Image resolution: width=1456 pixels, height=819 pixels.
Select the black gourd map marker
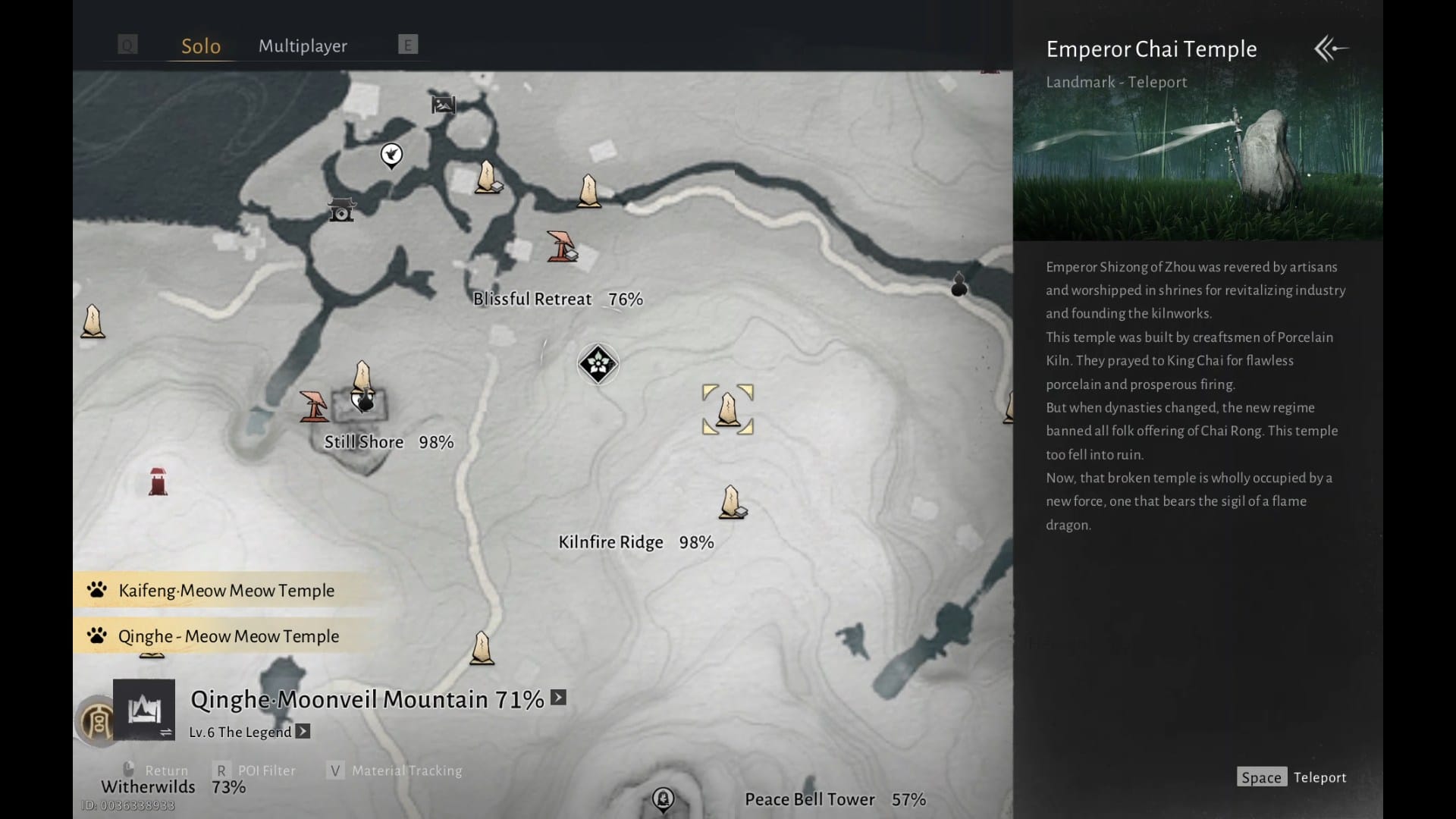tap(959, 284)
